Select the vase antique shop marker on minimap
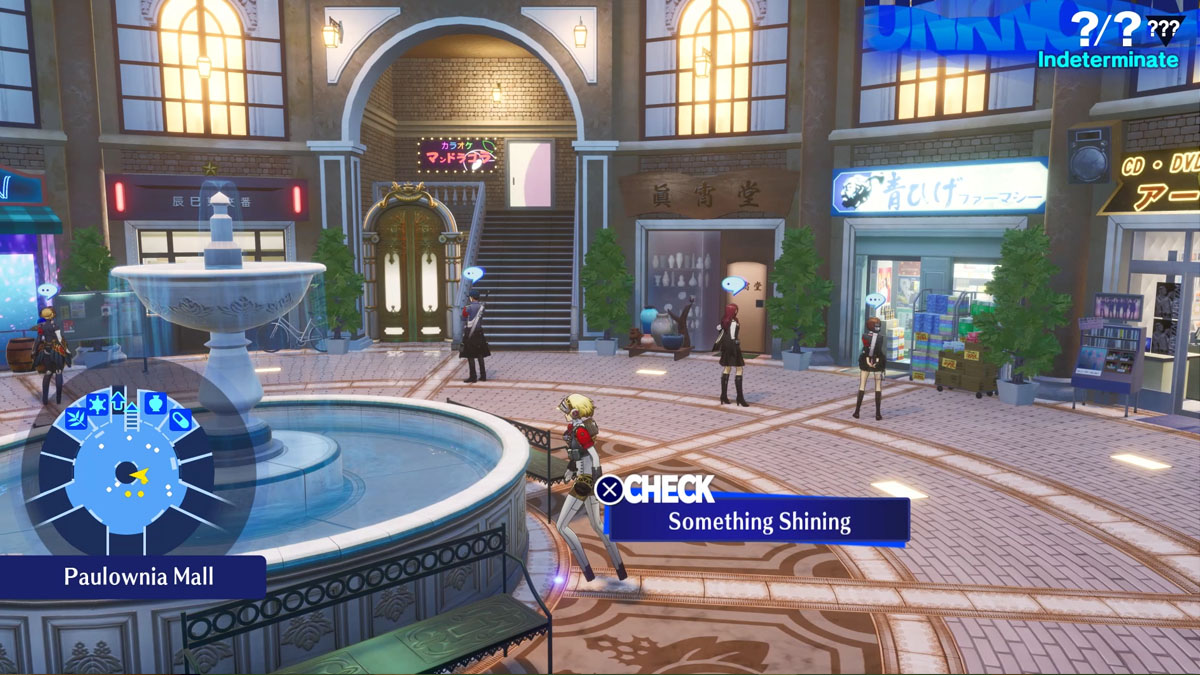Viewport: 1200px width, 675px height. click(x=153, y=403)
